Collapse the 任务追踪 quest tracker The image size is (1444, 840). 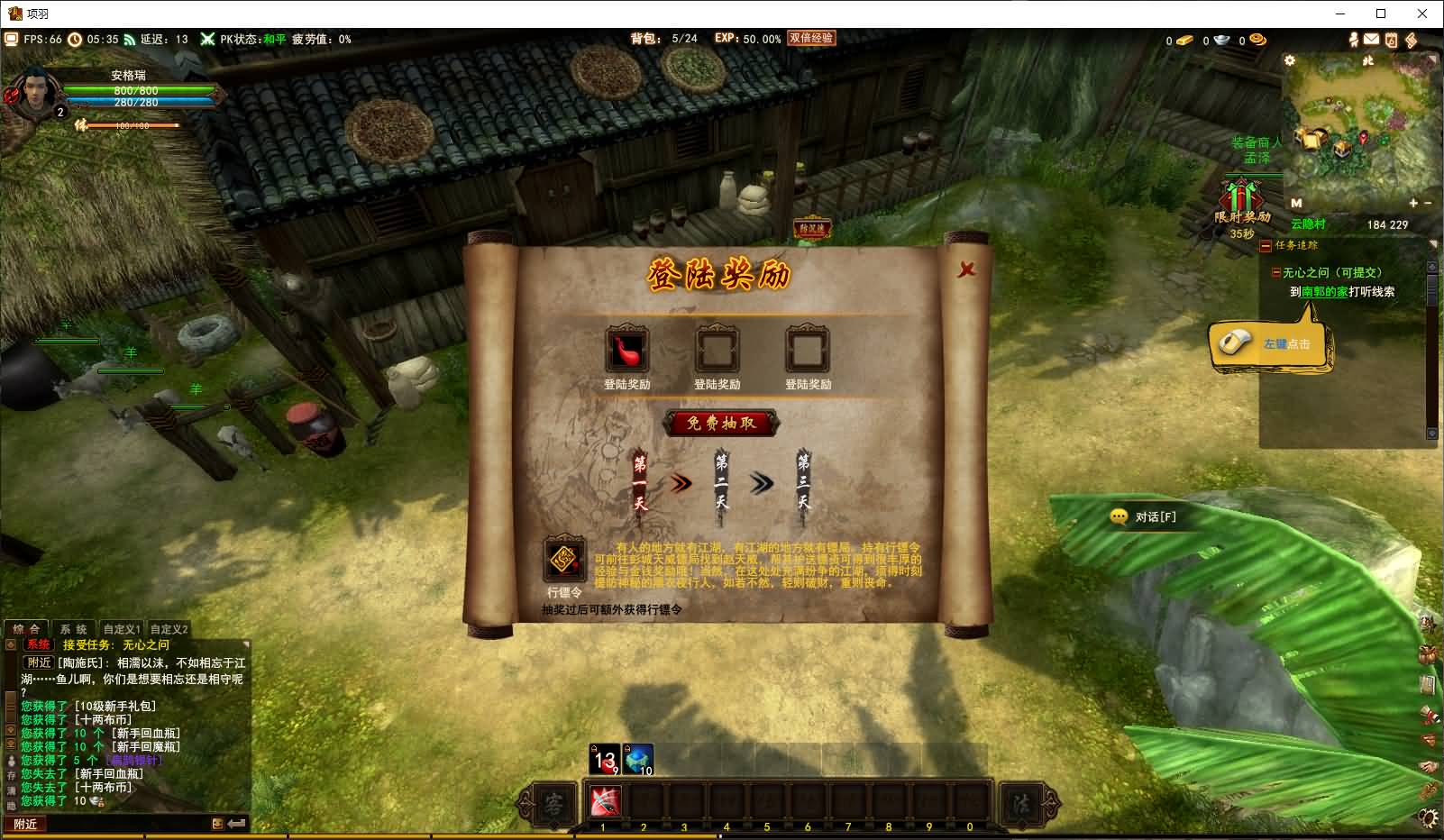(x=1266, y=245)
